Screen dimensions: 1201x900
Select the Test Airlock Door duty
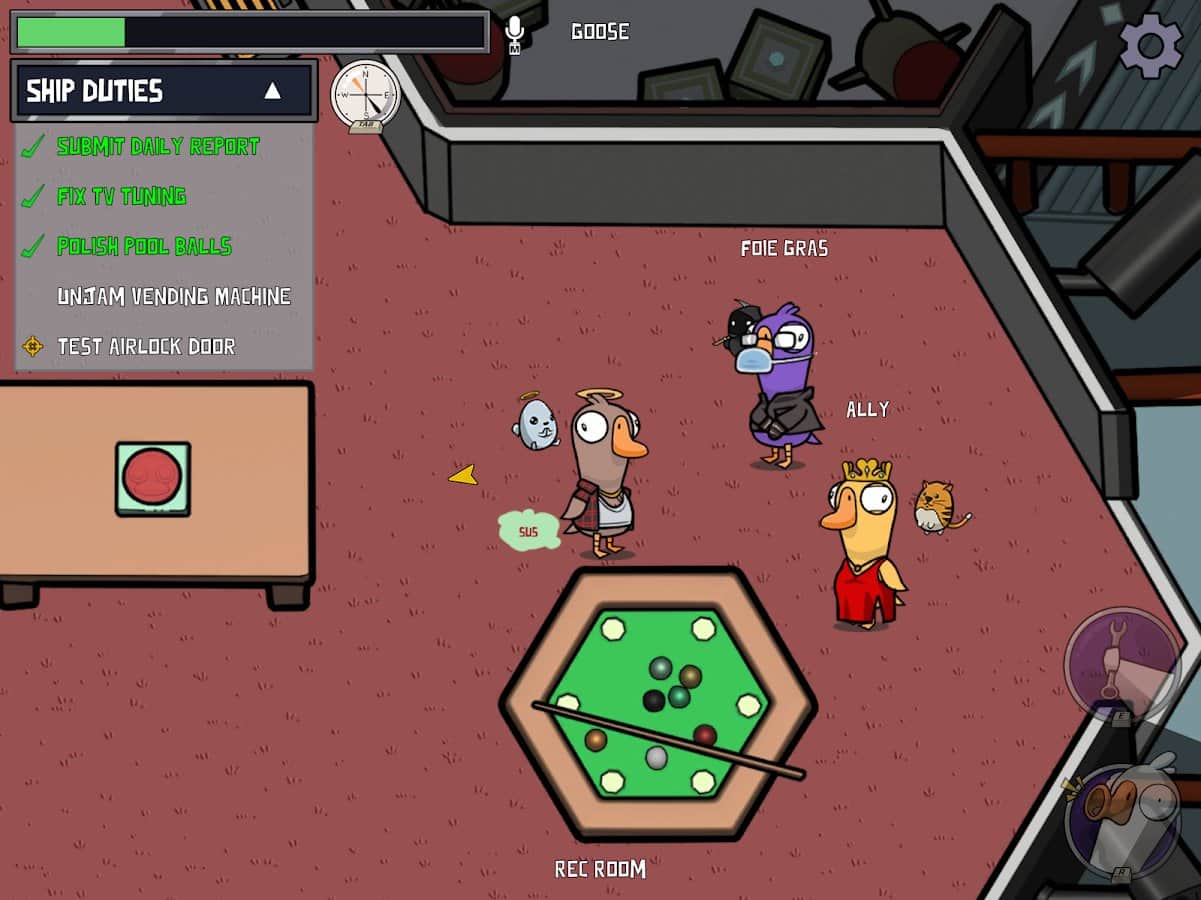click(x=146, y=346)
